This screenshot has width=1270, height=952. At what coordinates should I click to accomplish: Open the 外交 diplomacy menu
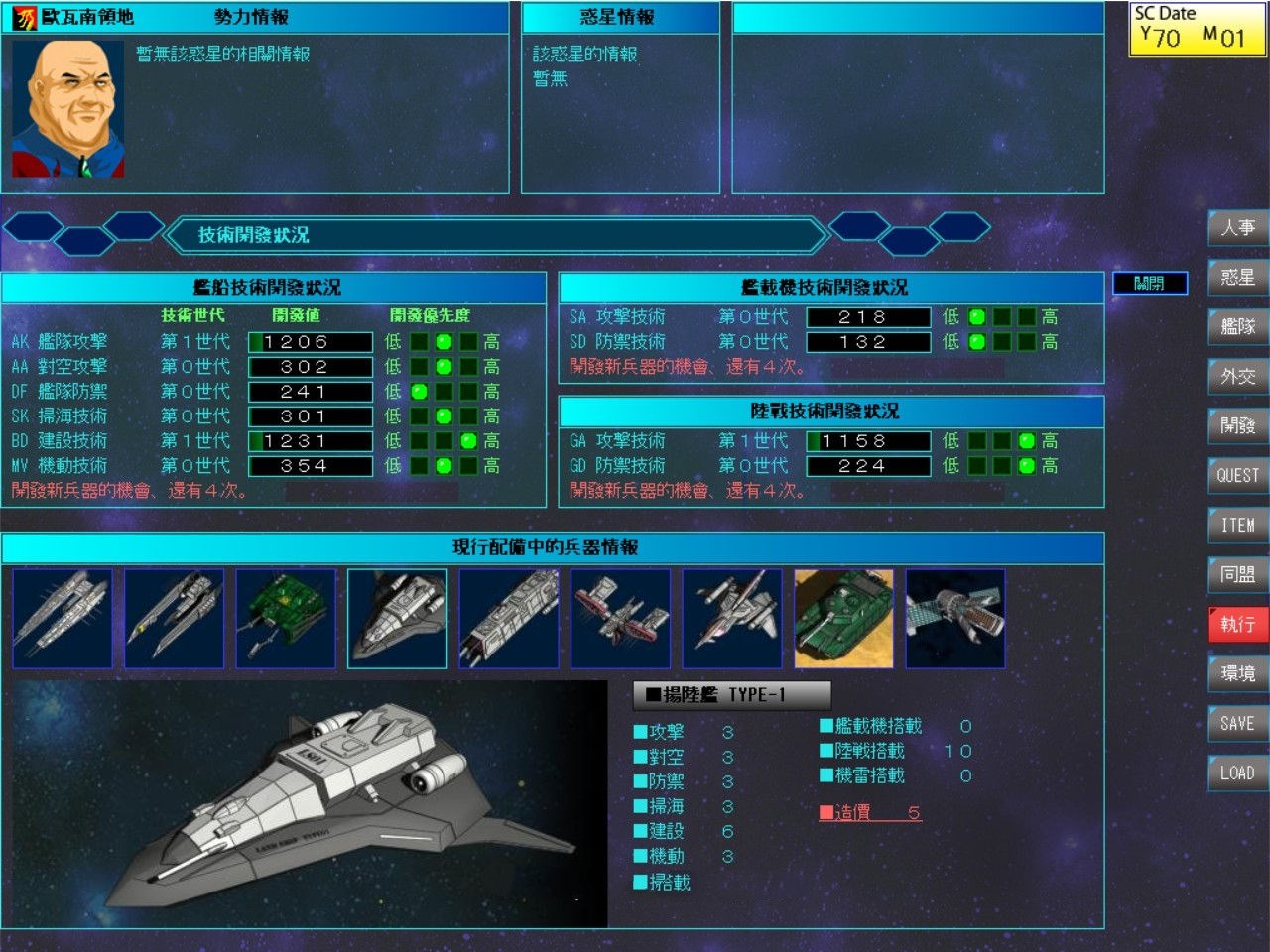1237,377
